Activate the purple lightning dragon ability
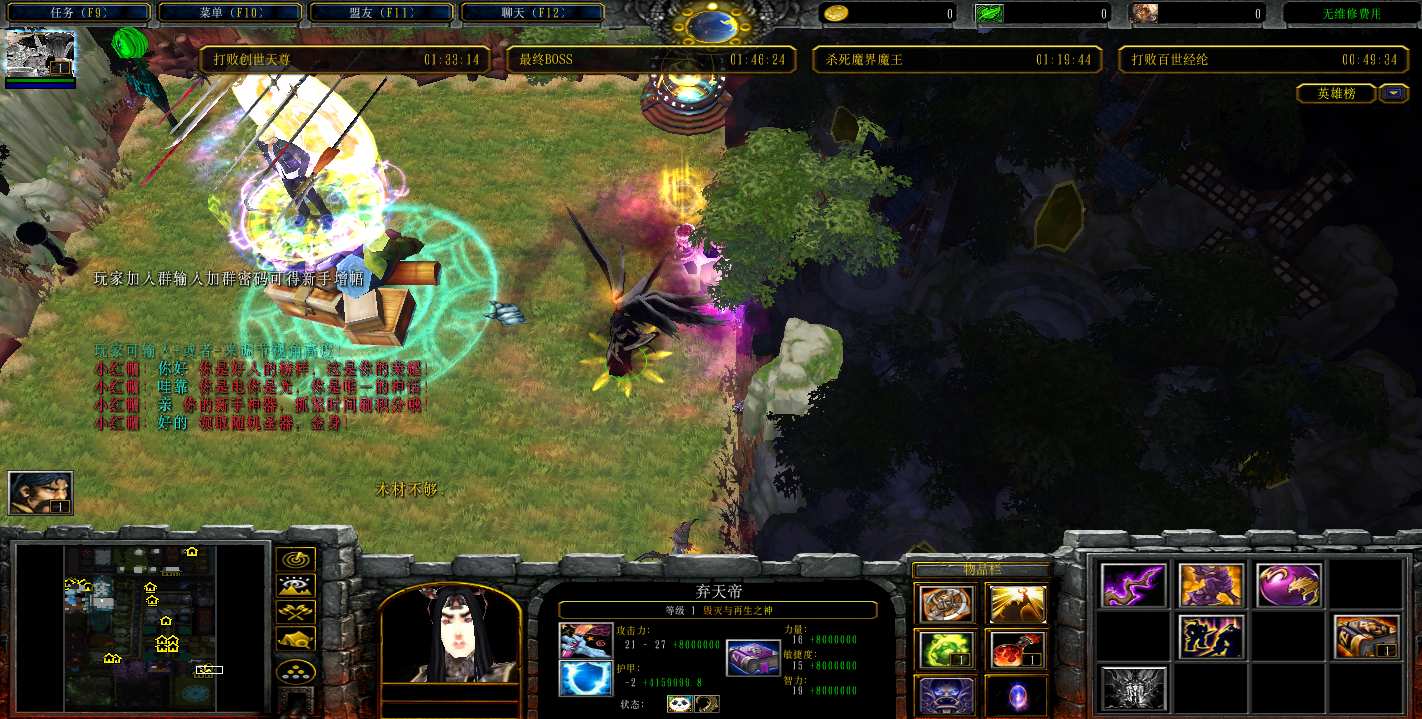The image size is (1422, 719). pyautogui.click(x=1133, y=585)
